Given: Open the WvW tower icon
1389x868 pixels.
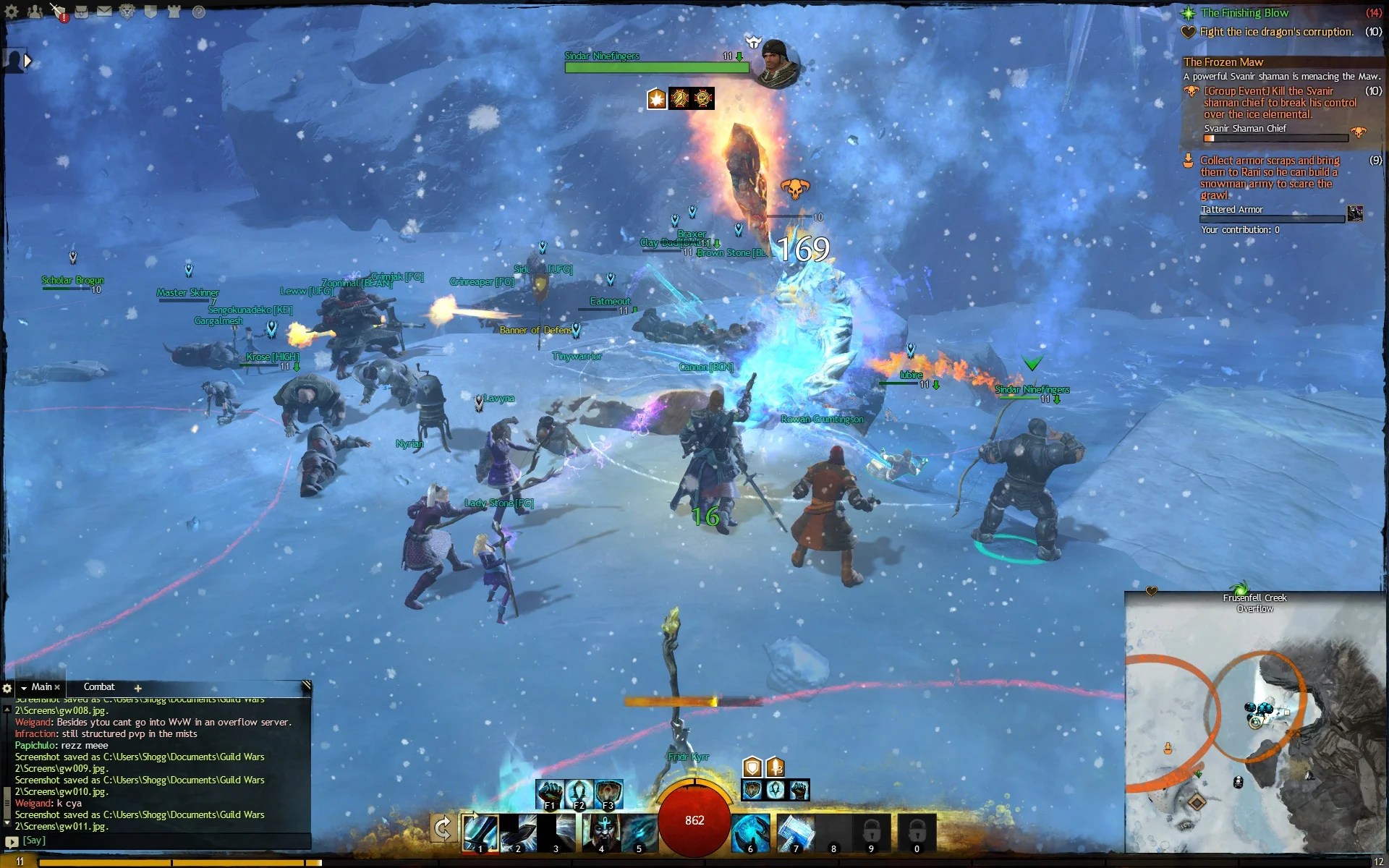Looking at the screenshot, I should pos(174,12).
